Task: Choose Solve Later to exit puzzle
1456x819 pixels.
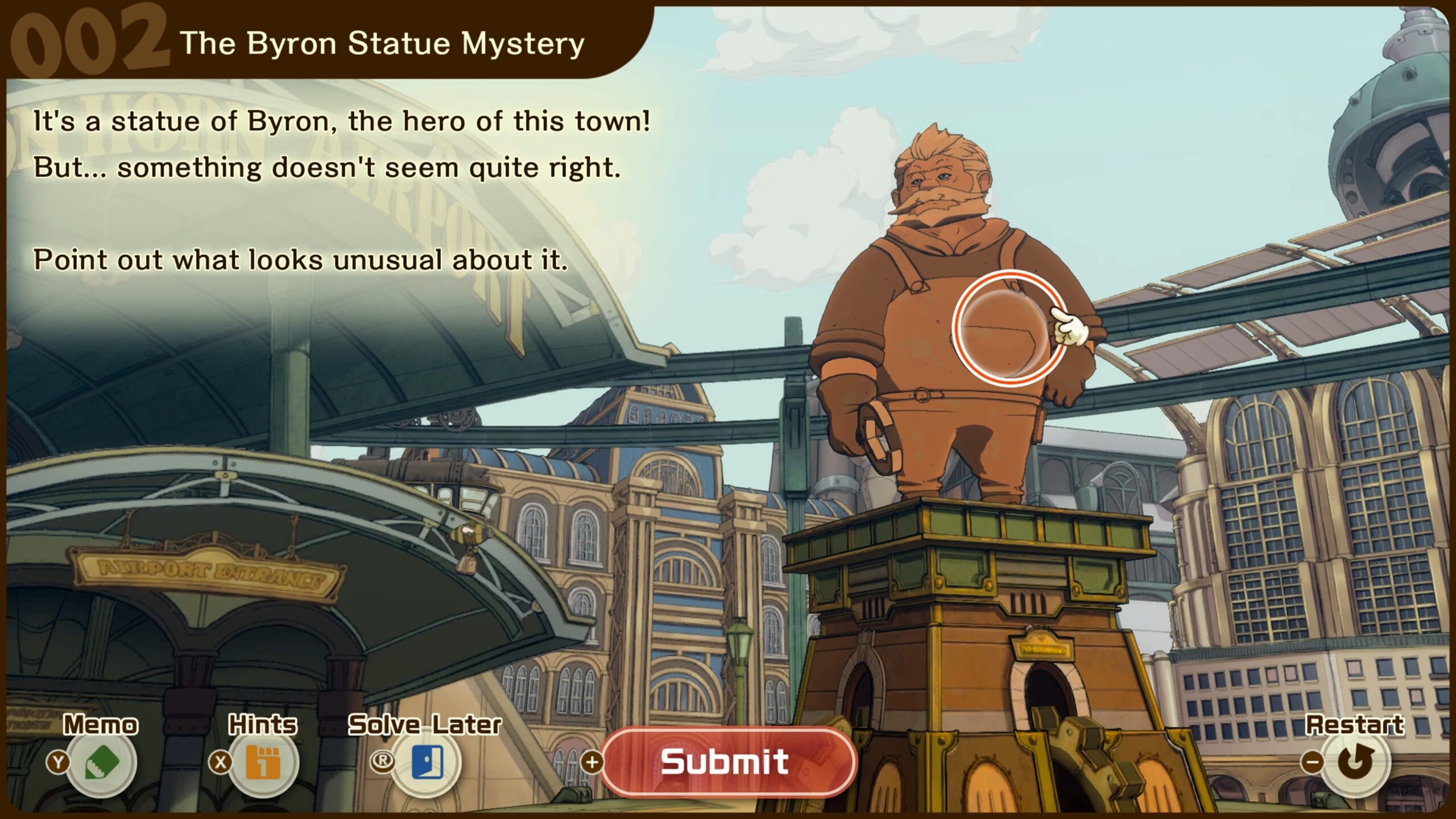Action: pyautogui.click(x=427, y=762)
